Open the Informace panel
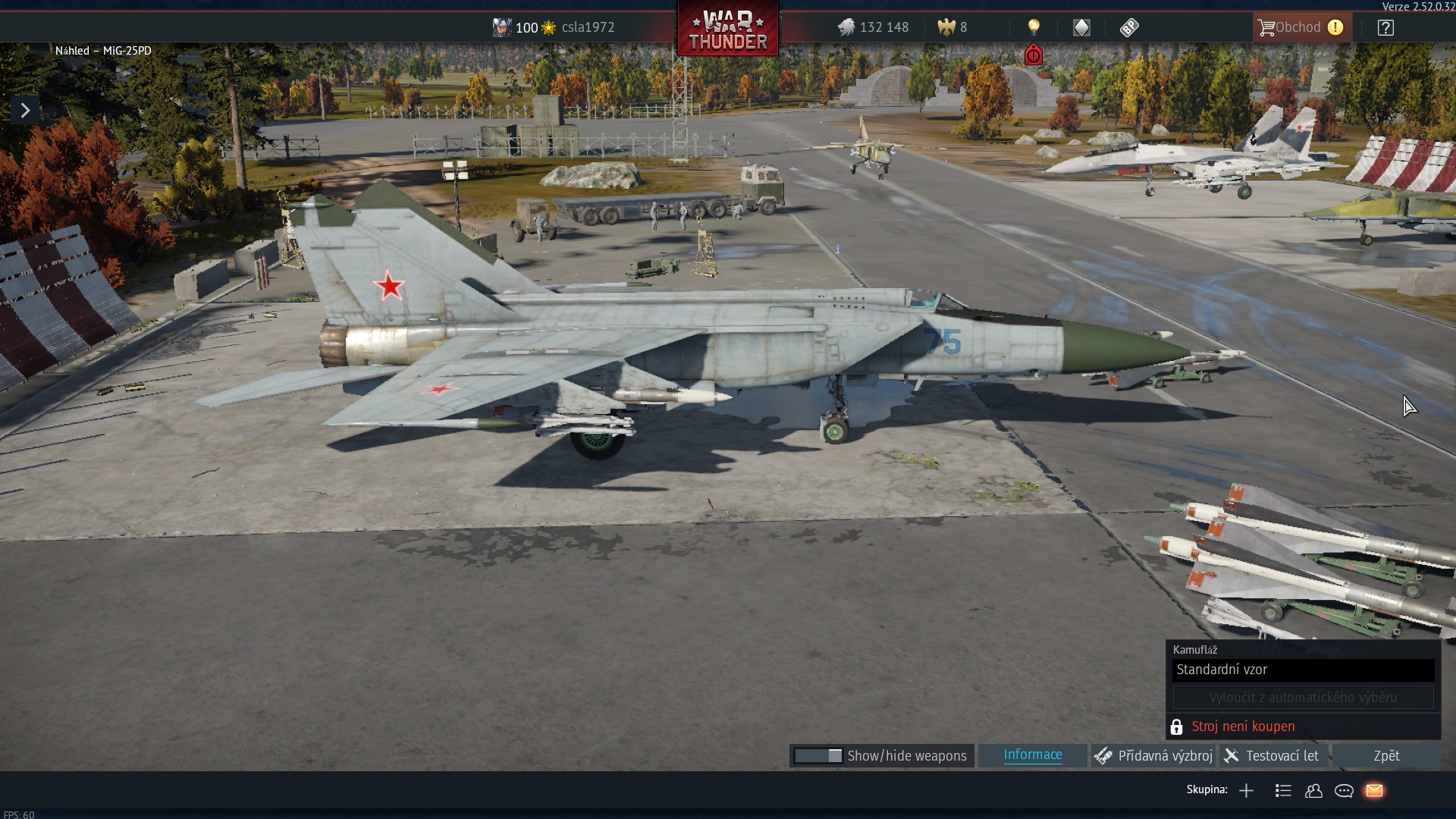 1033,755
